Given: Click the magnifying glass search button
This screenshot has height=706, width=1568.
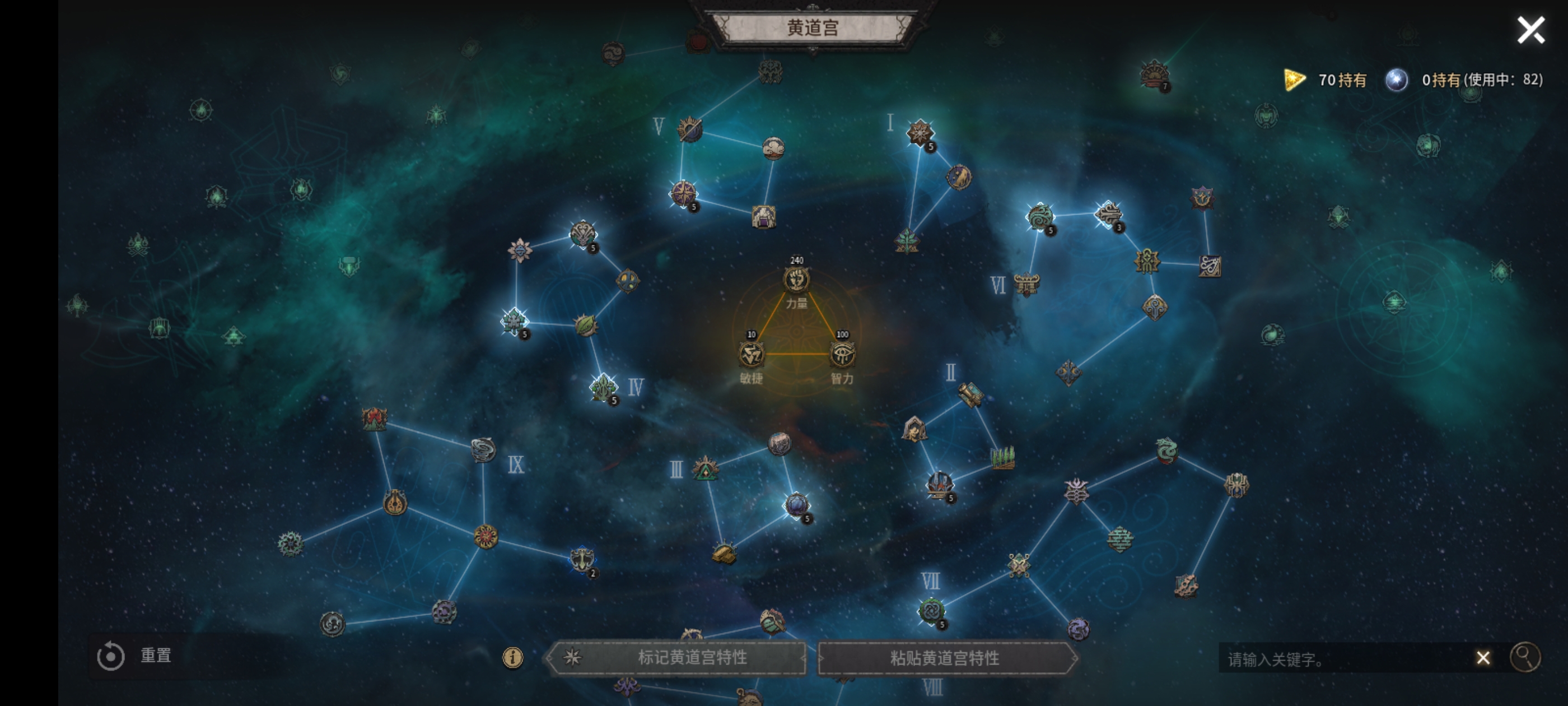Looking at the screenshot, I should point(1525,657).
